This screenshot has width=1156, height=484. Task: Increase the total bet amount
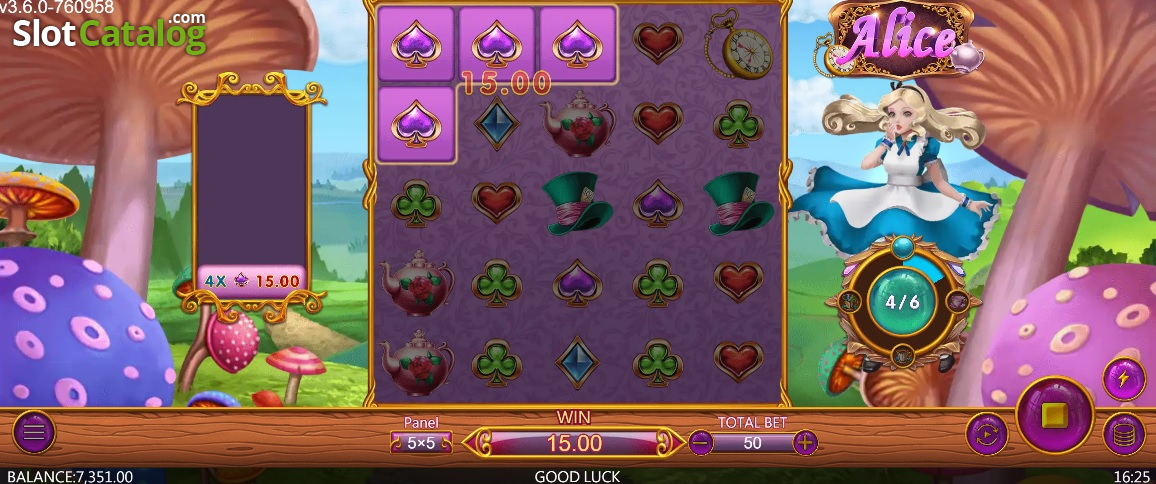point(805,442)
